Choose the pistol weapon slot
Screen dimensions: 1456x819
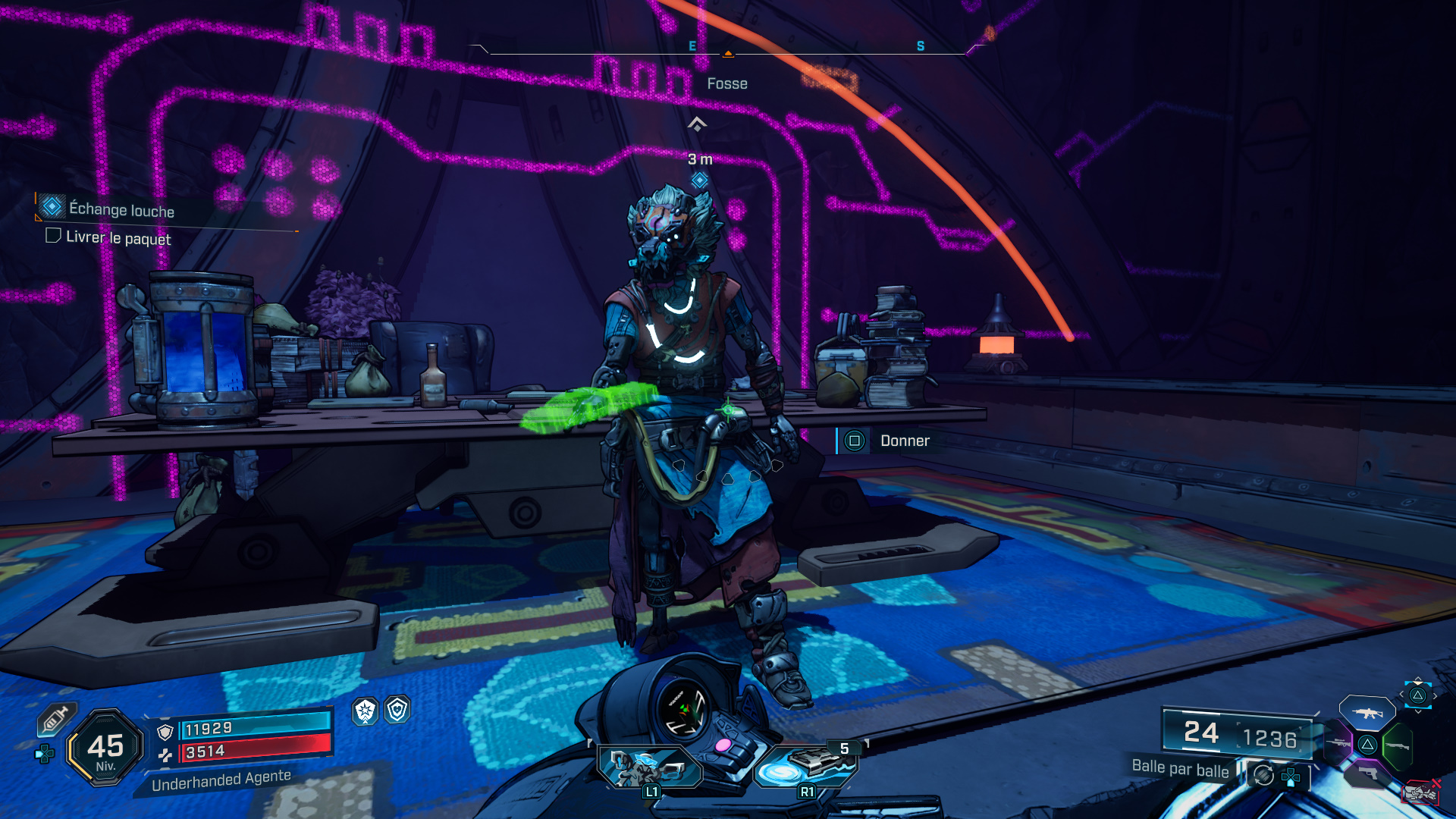pyautogui.click(x=1368, y=773)
